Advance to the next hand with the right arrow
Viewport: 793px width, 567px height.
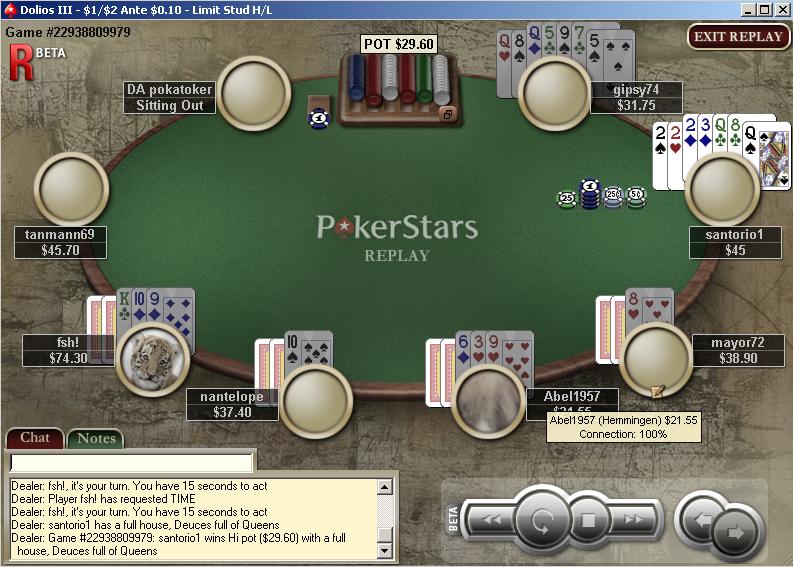[x=737, y=532]
